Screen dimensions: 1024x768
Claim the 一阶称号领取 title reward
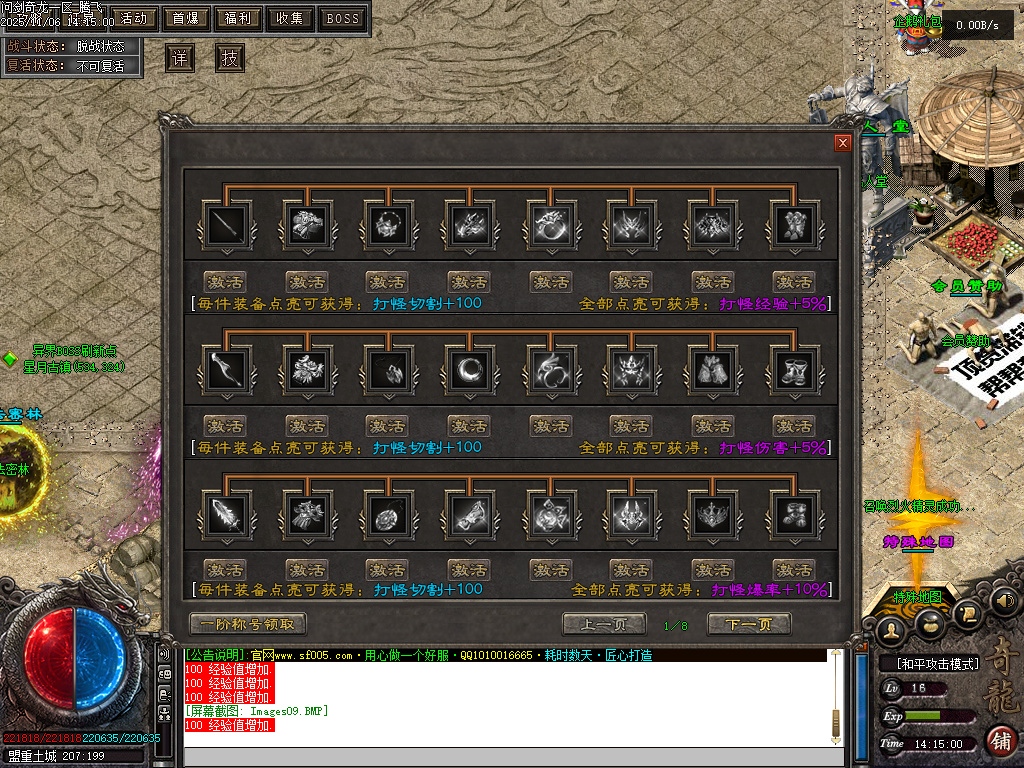247,624
